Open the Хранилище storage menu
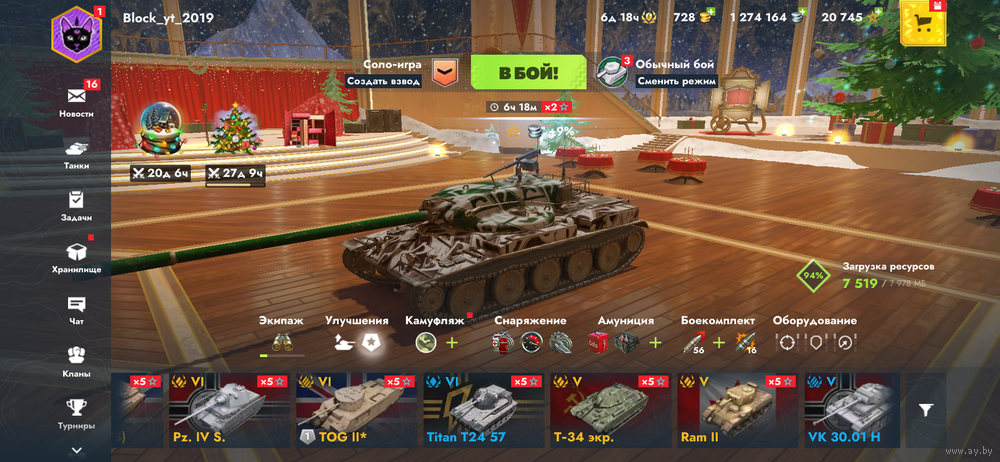This screenshot has width=1000, height=462. 77,257
